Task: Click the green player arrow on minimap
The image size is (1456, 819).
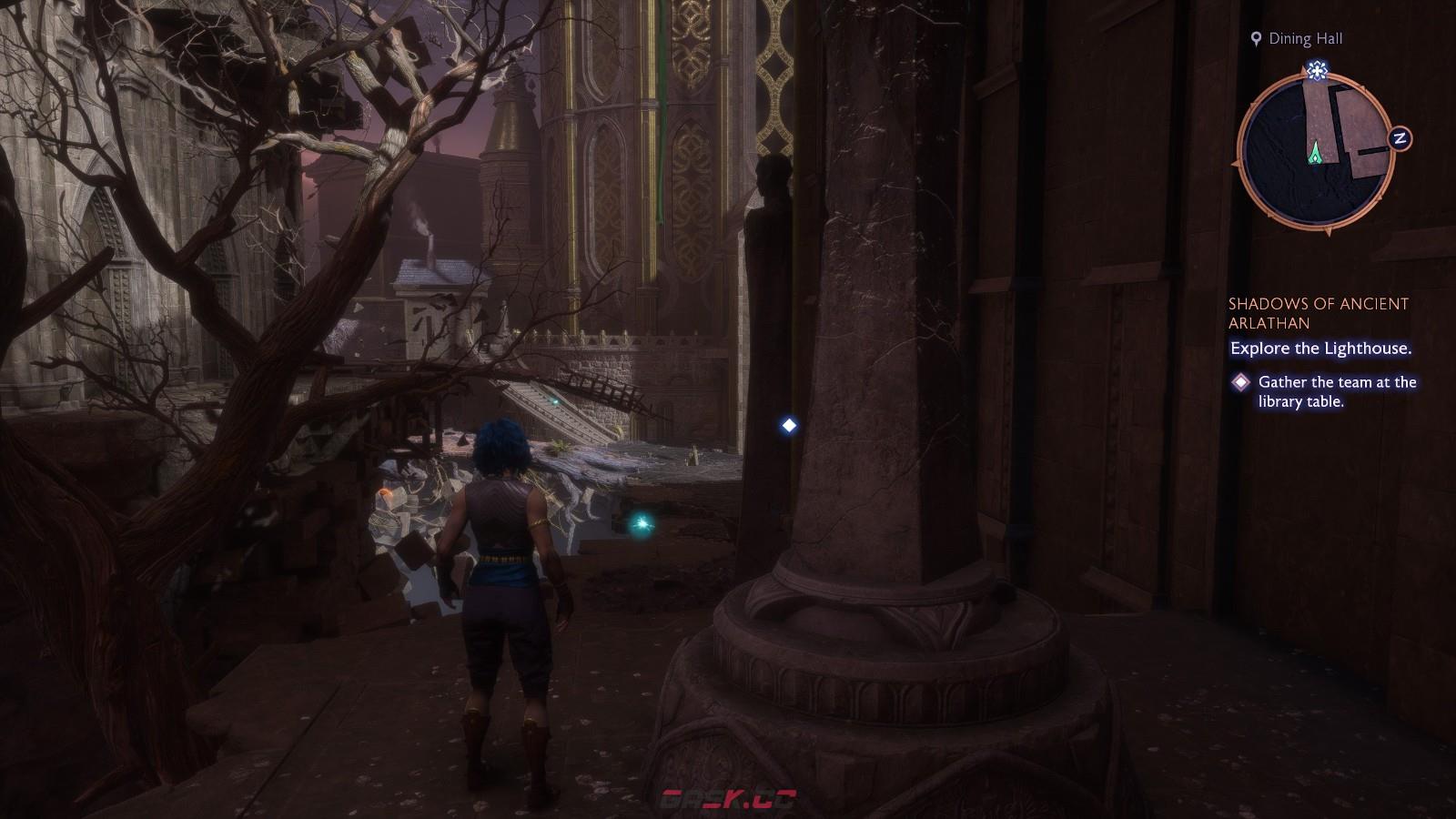Action: (1315, 155)
